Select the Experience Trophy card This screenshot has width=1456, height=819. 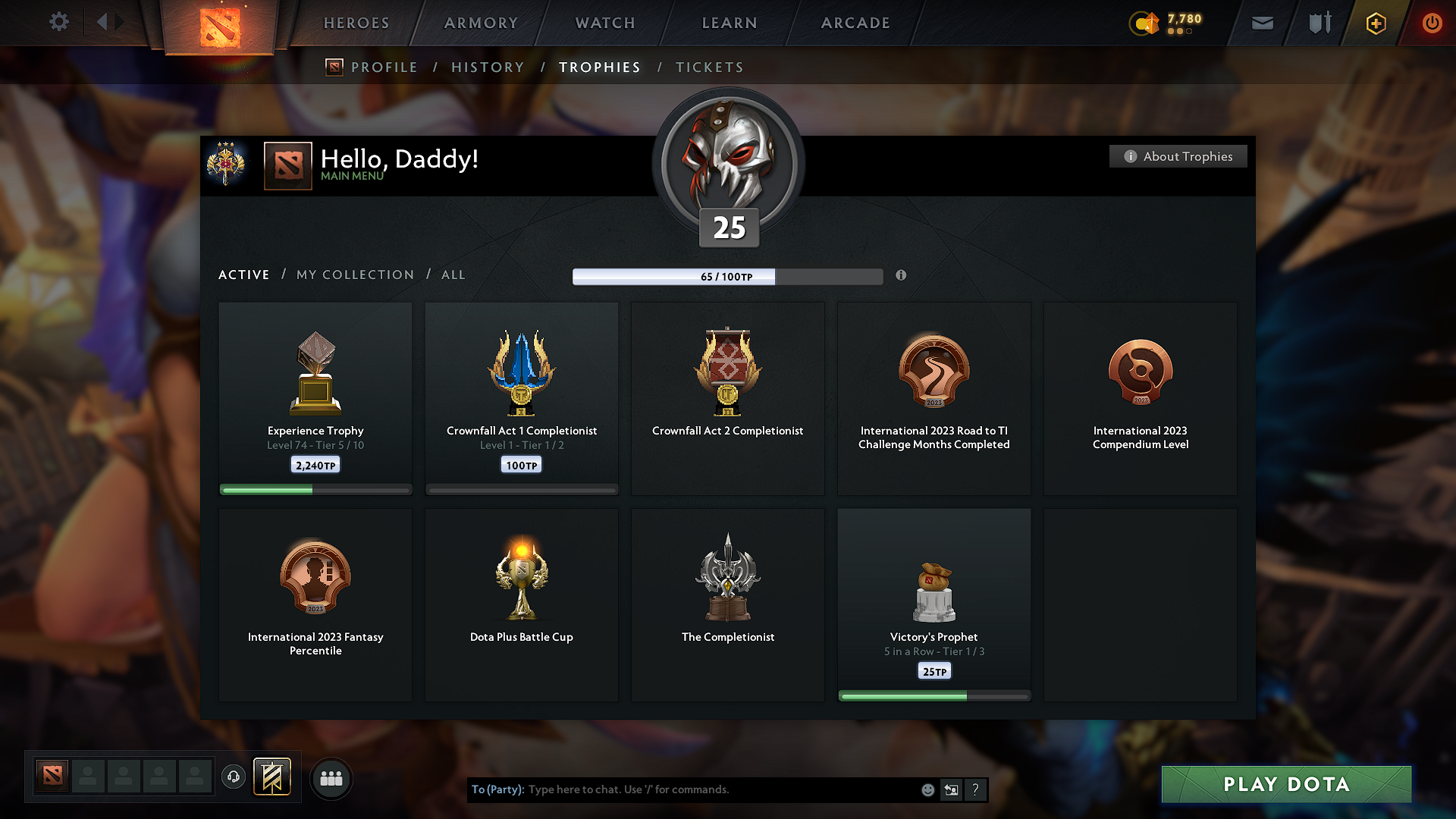pos(315,398)
